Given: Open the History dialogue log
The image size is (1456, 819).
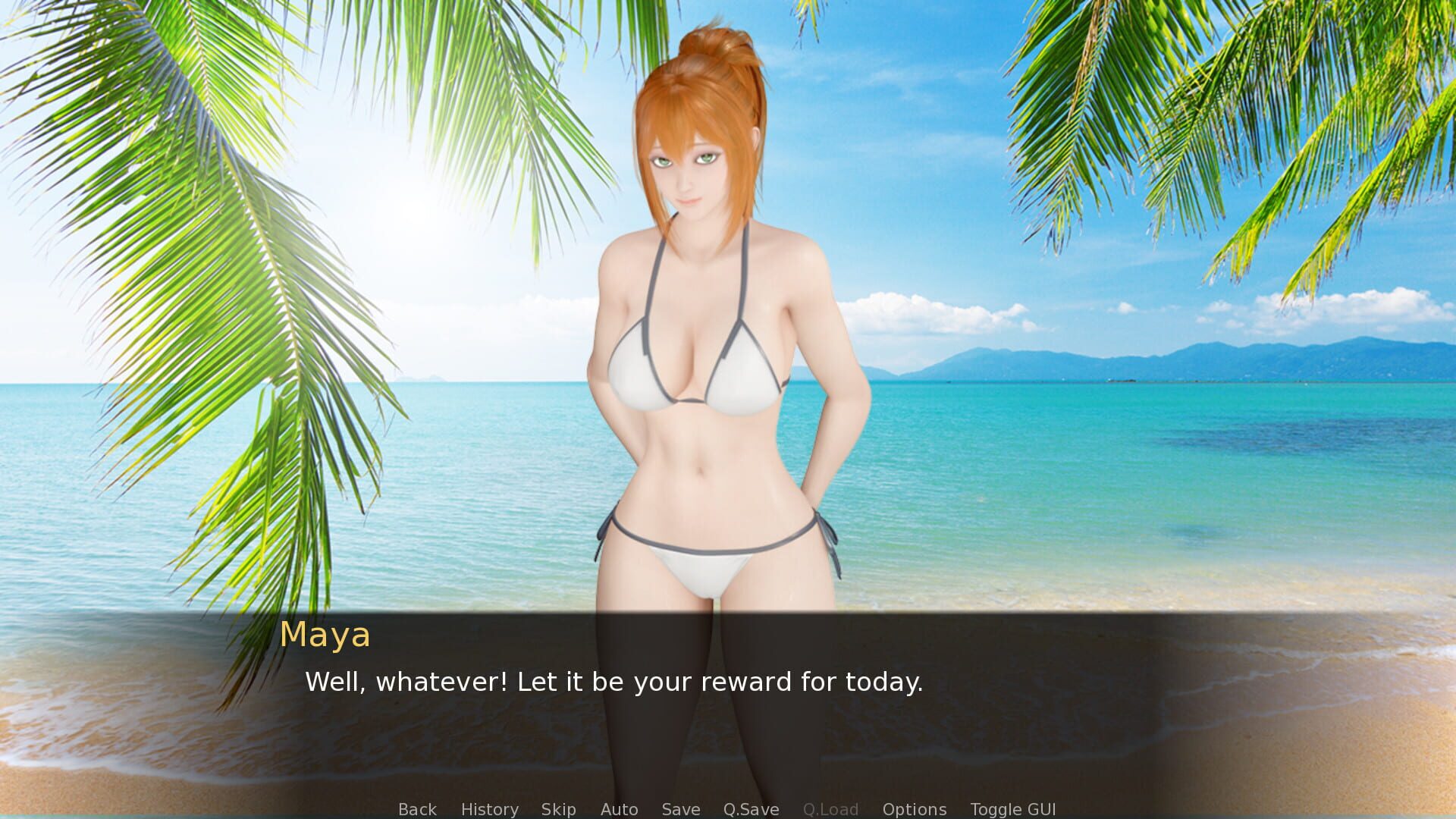Looking at the screenshot, I should 489,809.
